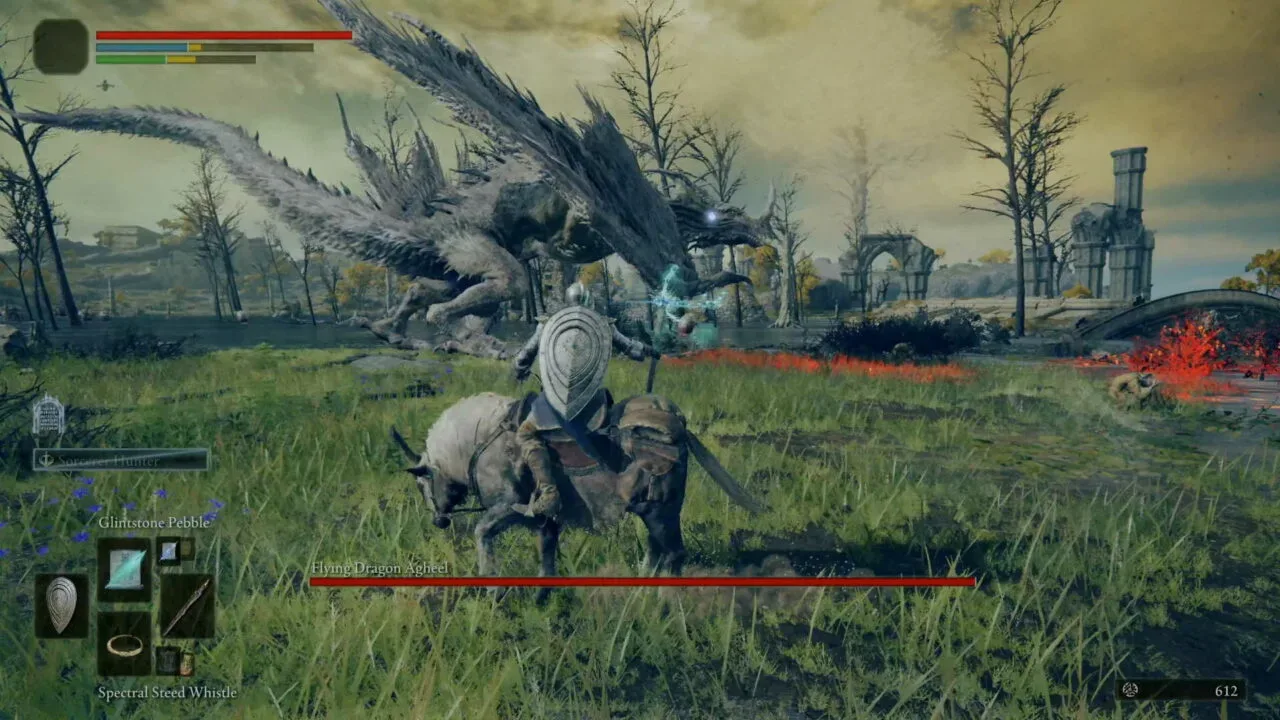This screenshot has width=1280, height=720.
Task: Click the Glintstone Pebble text label
Action: (154, 523)
